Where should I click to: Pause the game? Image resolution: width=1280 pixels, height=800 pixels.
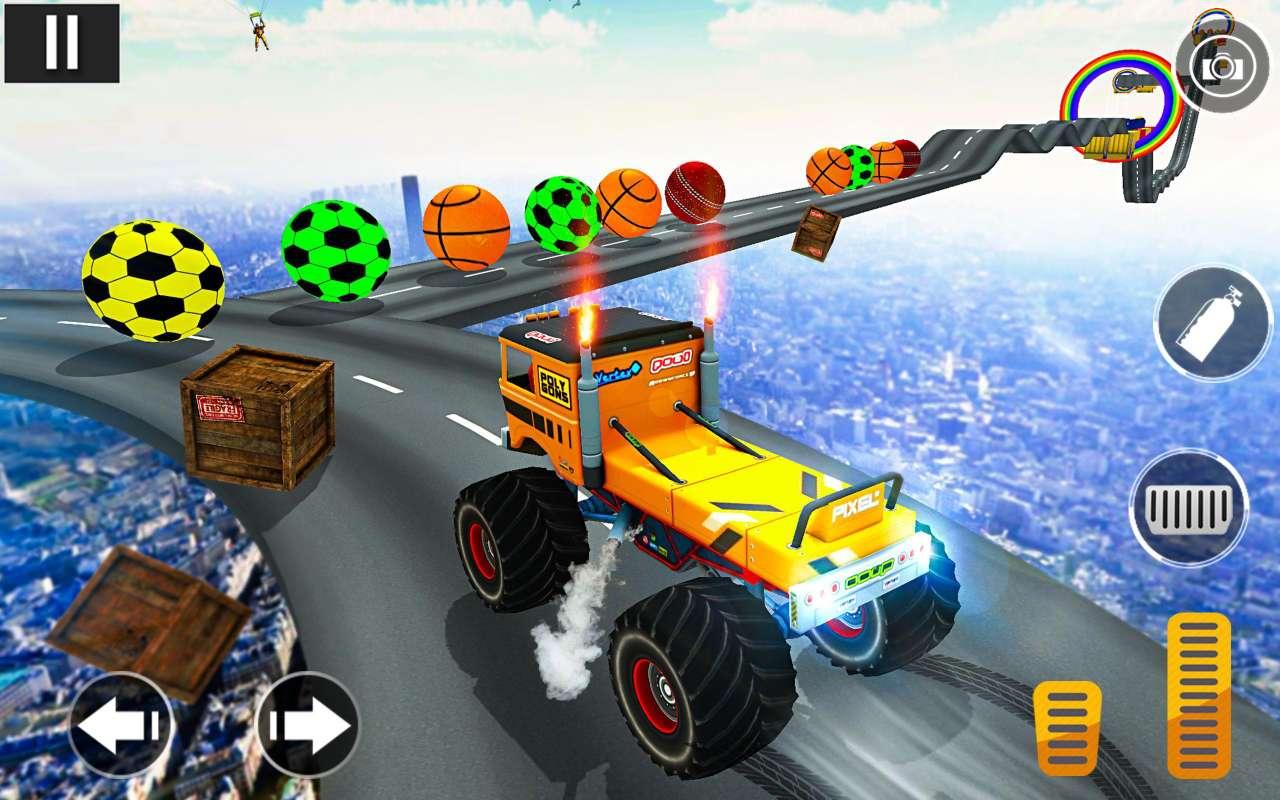pyautogui.click(x=60, y=42)
